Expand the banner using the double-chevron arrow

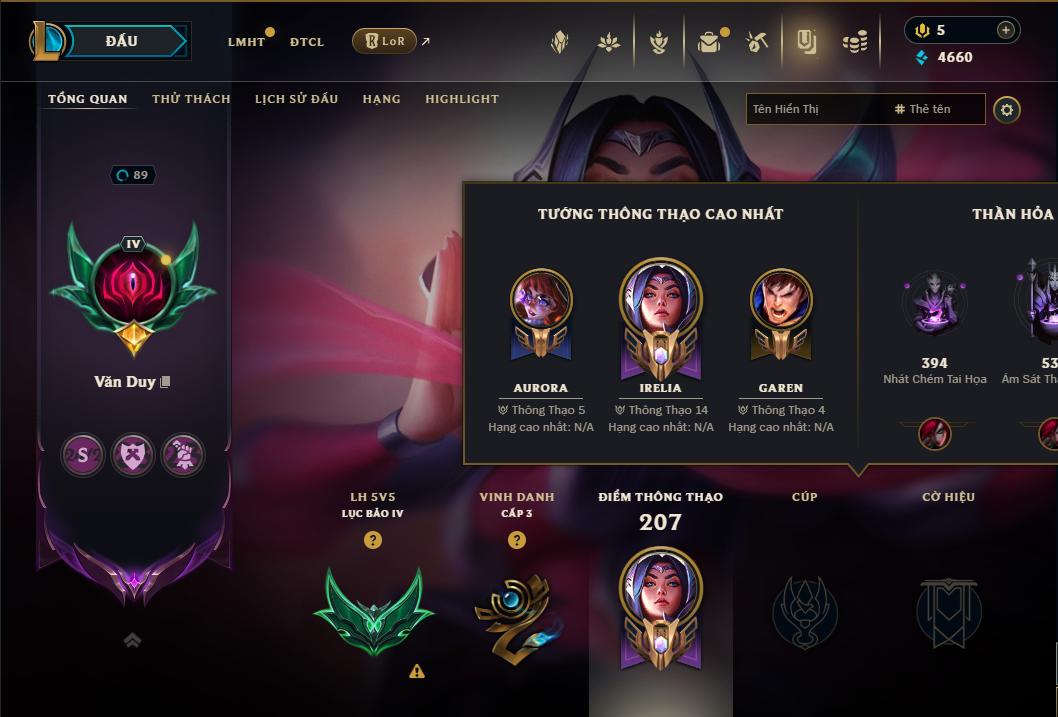click(132, 641)
